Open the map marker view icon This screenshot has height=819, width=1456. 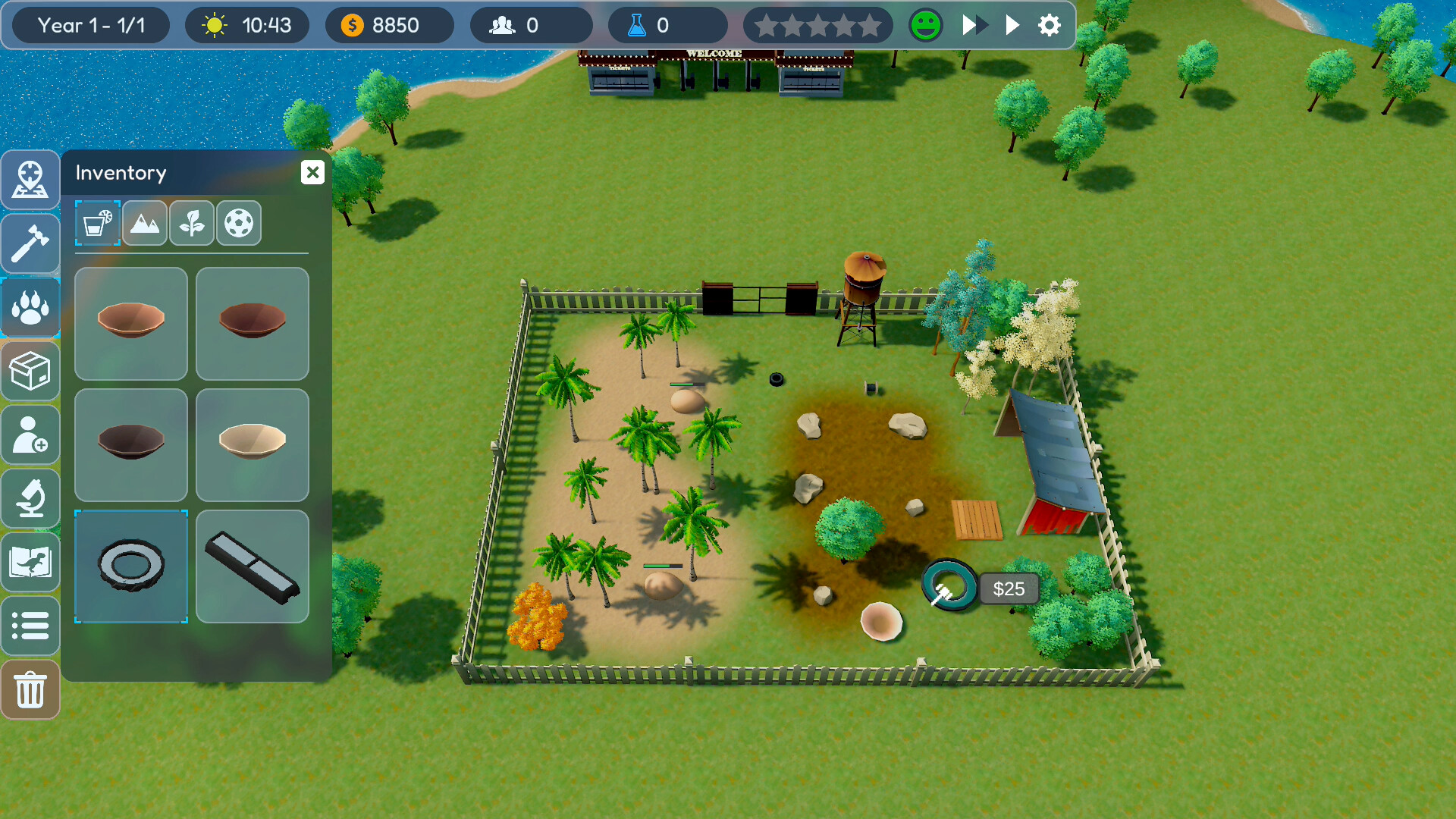pos(30,180)
